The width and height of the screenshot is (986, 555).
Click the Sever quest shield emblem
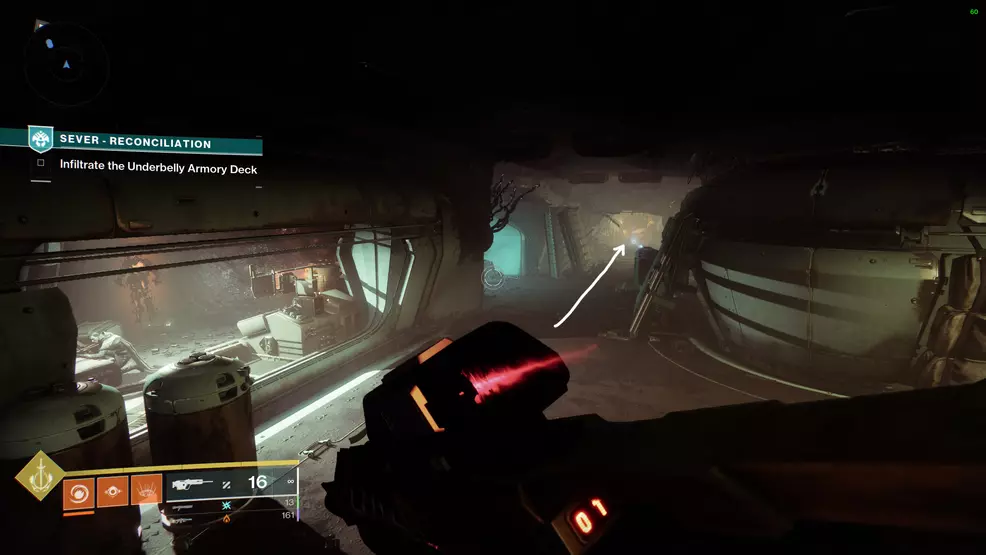pos(40,139)
